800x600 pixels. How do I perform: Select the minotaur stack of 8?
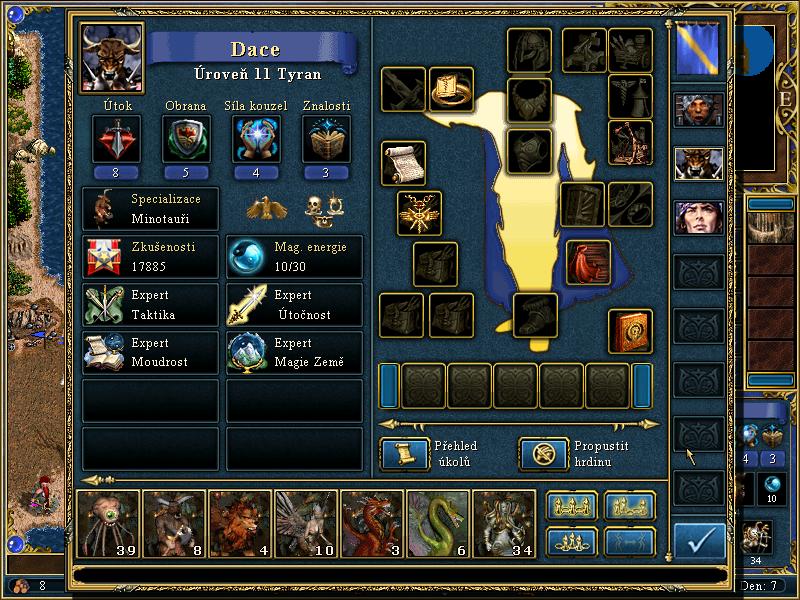coord(173,522)
